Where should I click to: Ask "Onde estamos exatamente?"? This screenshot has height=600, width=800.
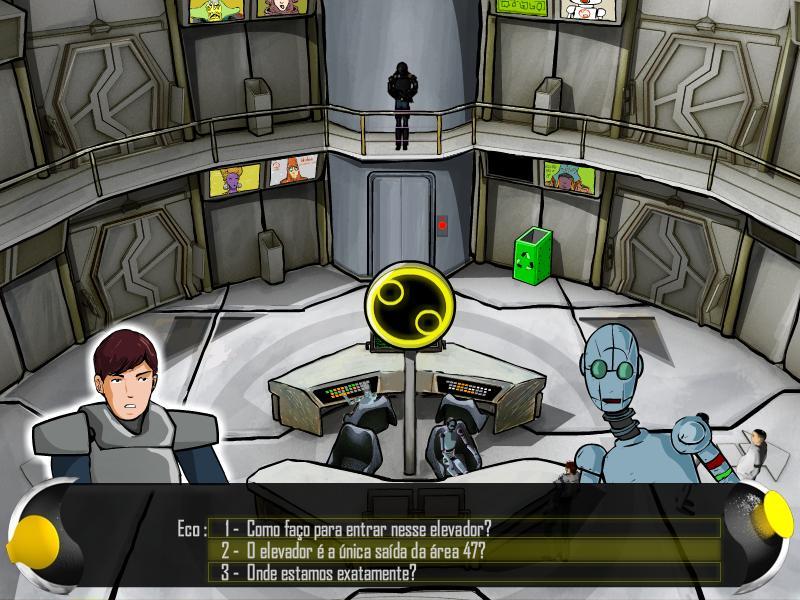[x=330, y=573]
